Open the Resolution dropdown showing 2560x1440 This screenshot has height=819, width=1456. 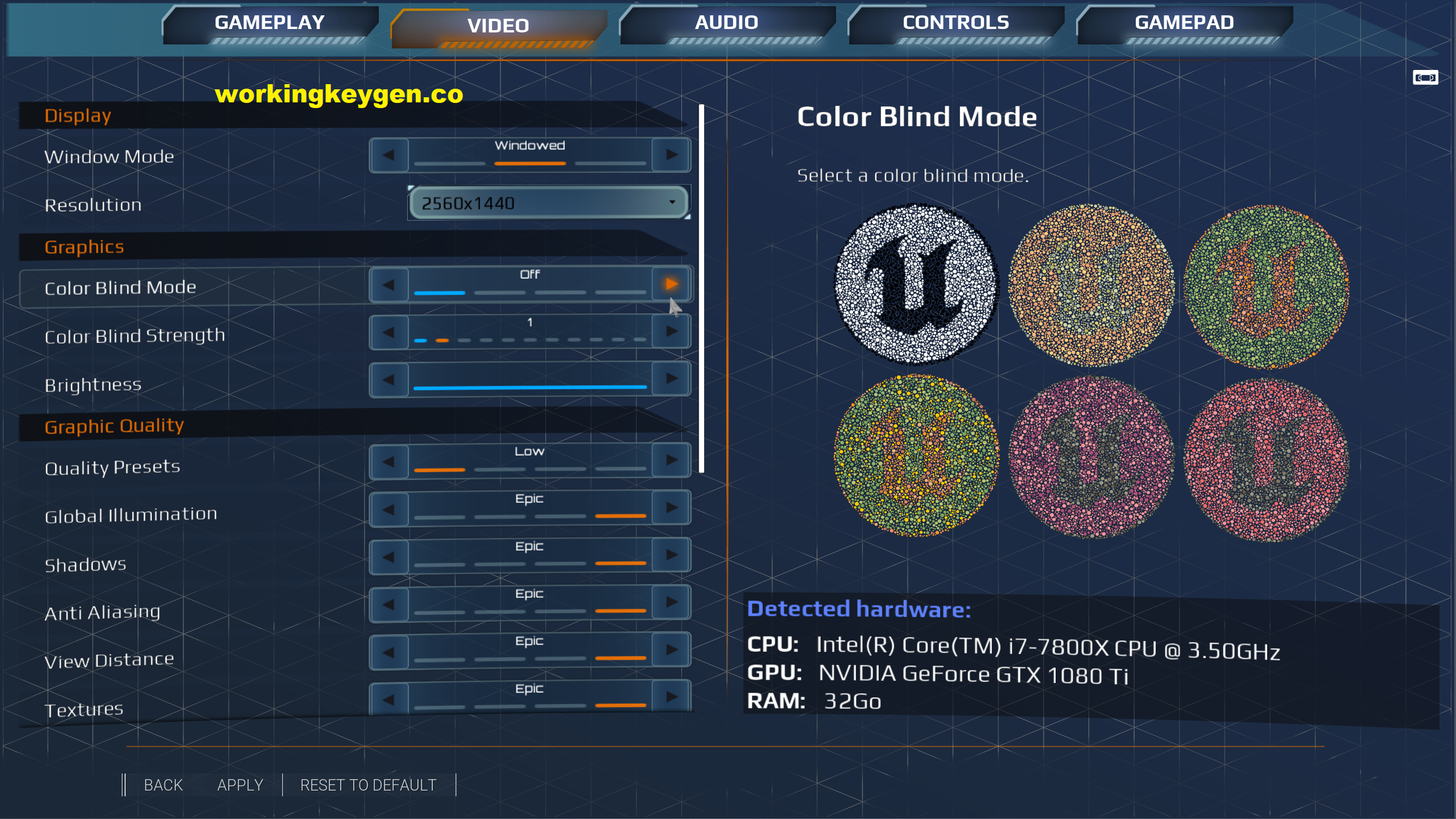[548, 203]
